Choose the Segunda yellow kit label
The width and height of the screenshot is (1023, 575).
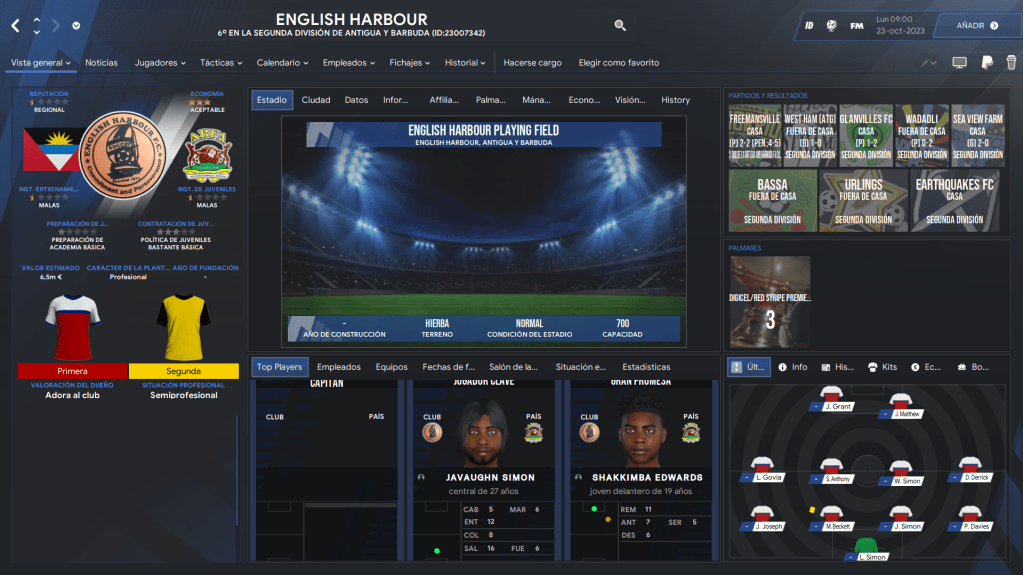point(183,371)
